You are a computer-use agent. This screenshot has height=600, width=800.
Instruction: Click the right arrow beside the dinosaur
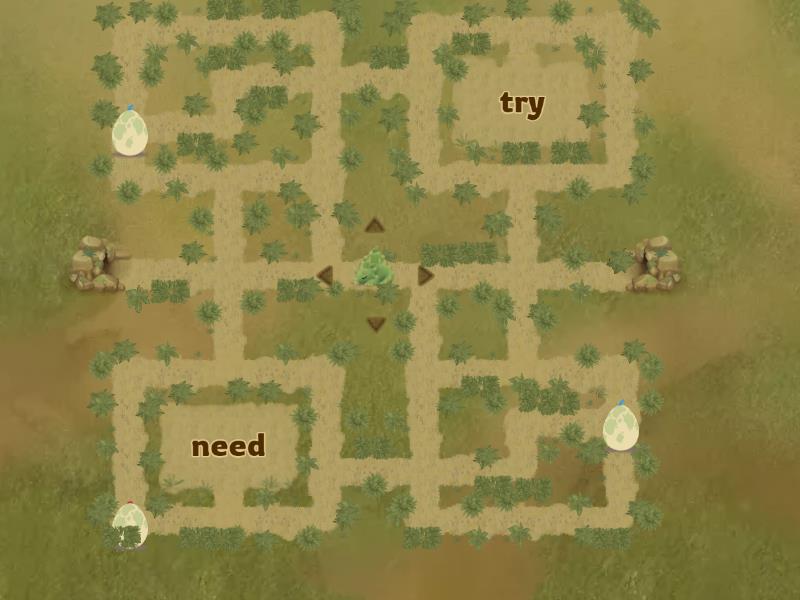pyautogui.click(x=425, y=275)
